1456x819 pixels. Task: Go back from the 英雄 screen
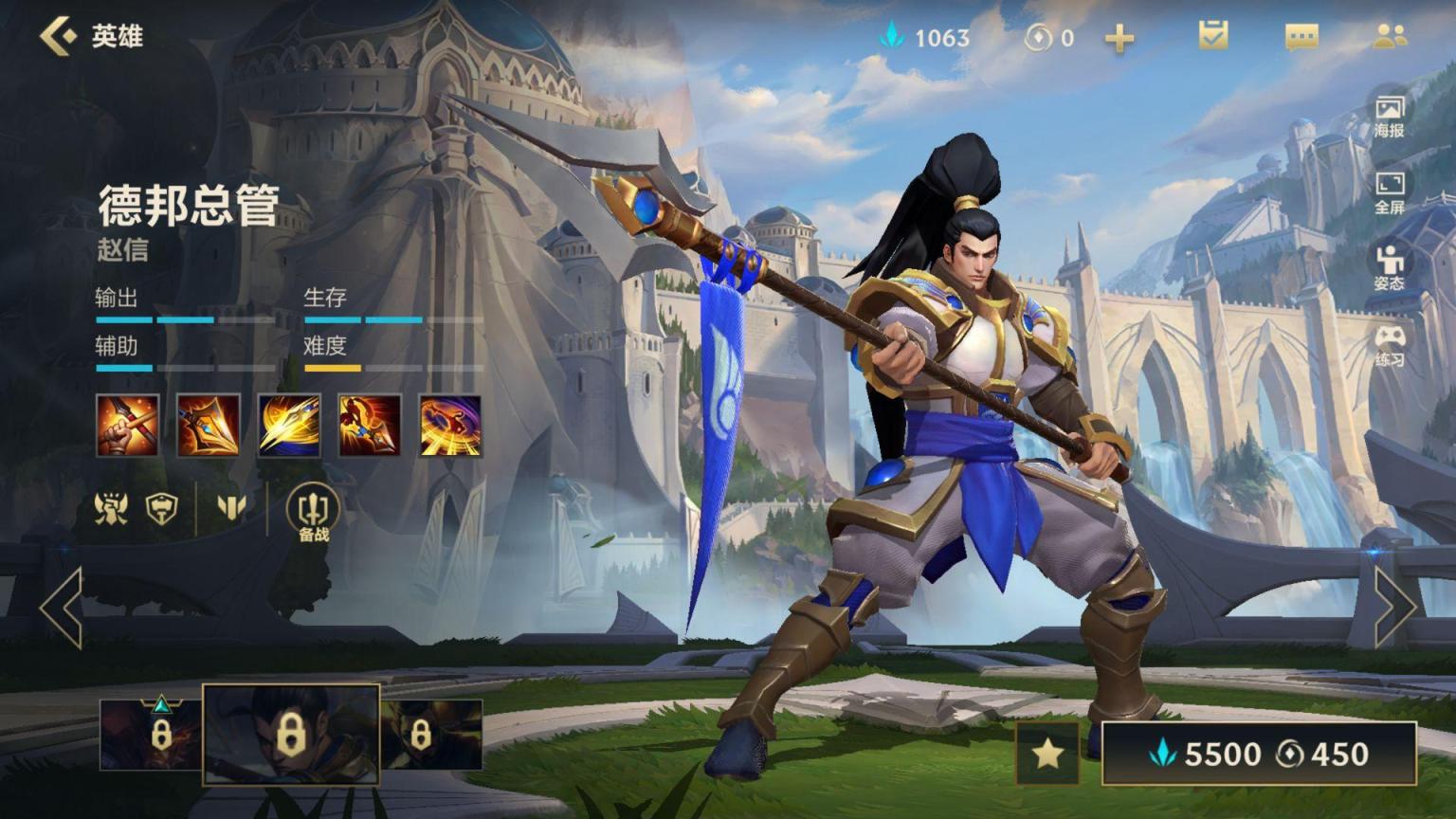59,36
